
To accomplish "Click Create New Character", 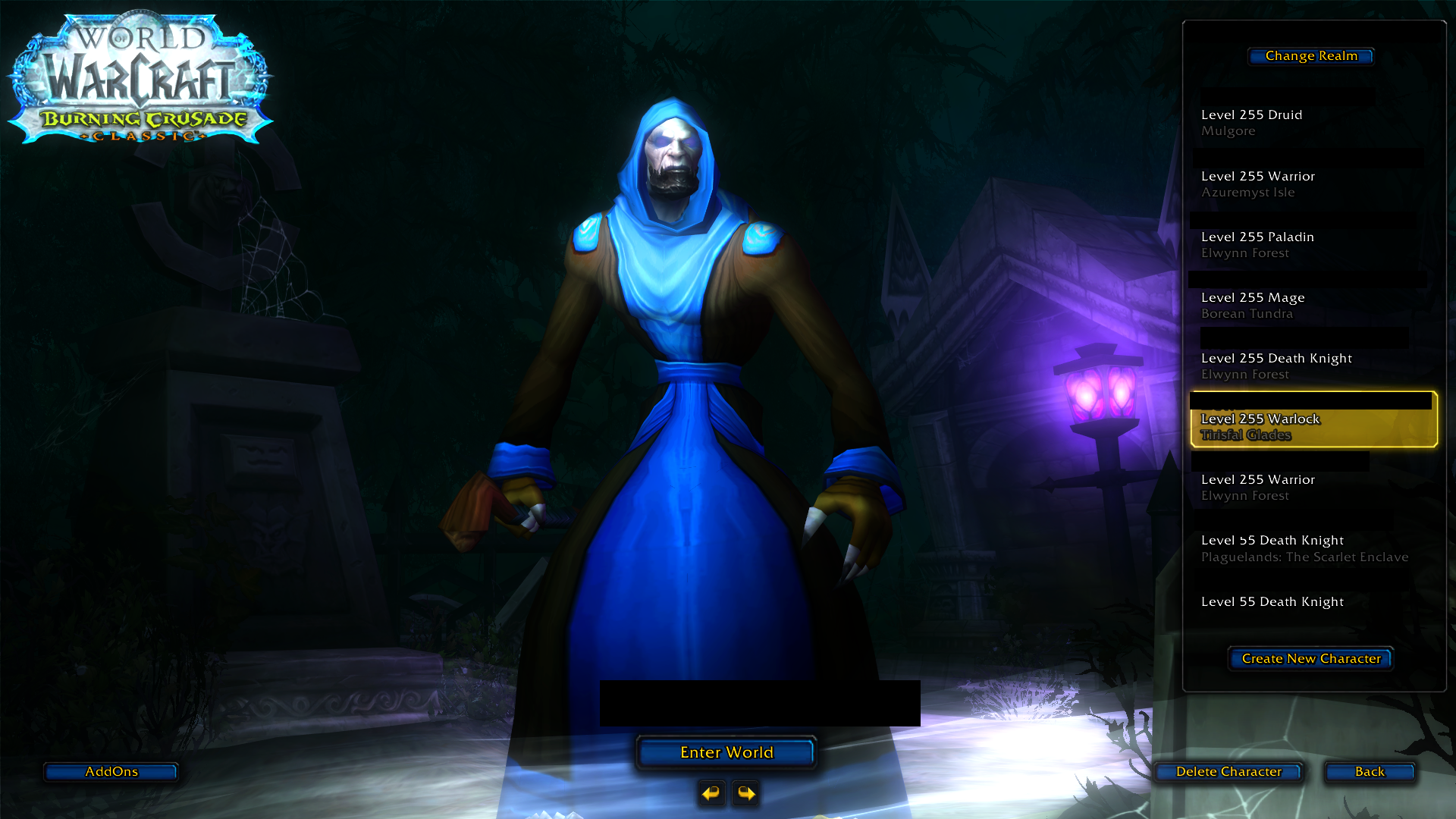I will point(1310,658).
